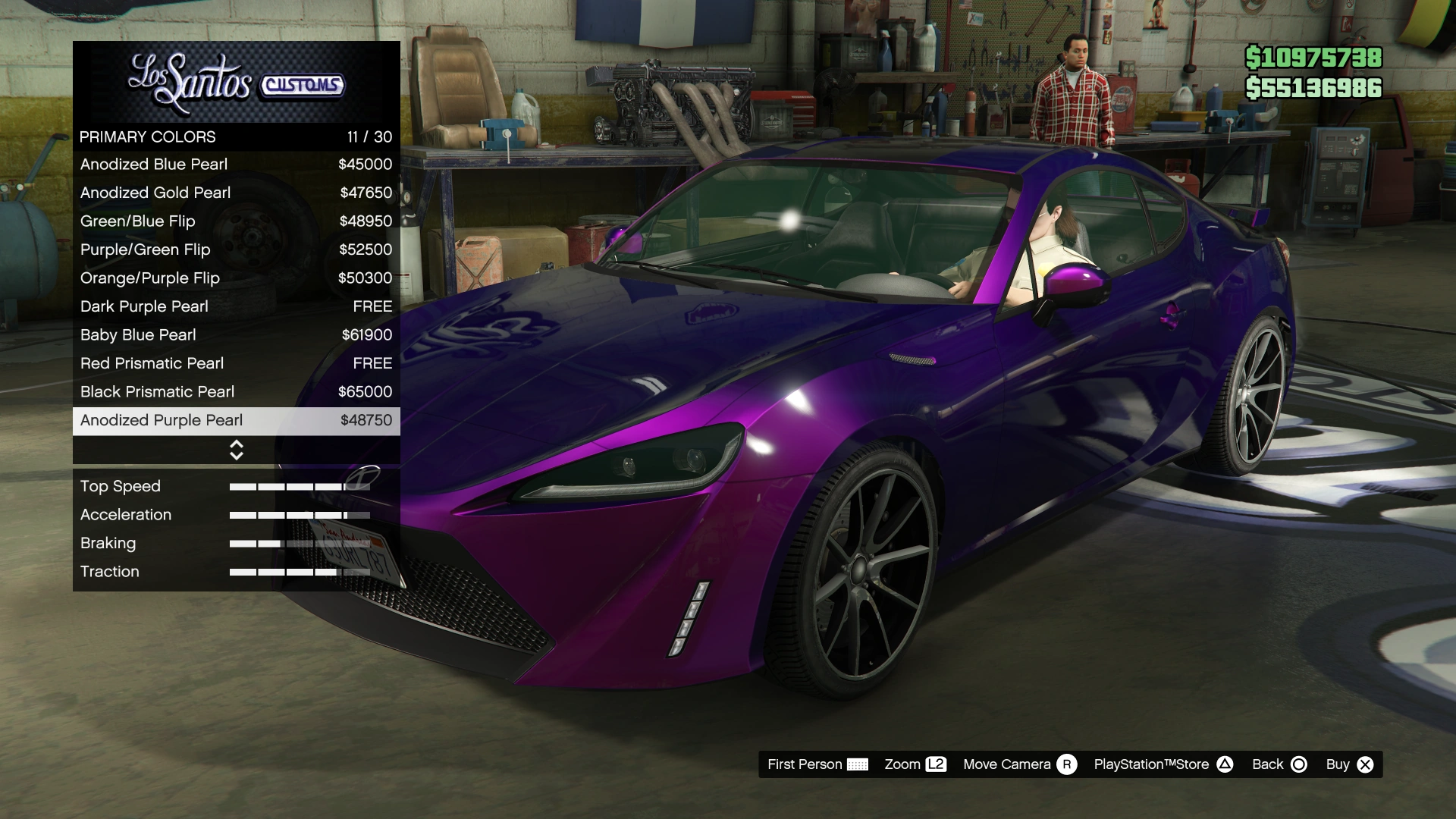
Task: Select the Baby Blue Pearl entry
Action: point(236,335)
